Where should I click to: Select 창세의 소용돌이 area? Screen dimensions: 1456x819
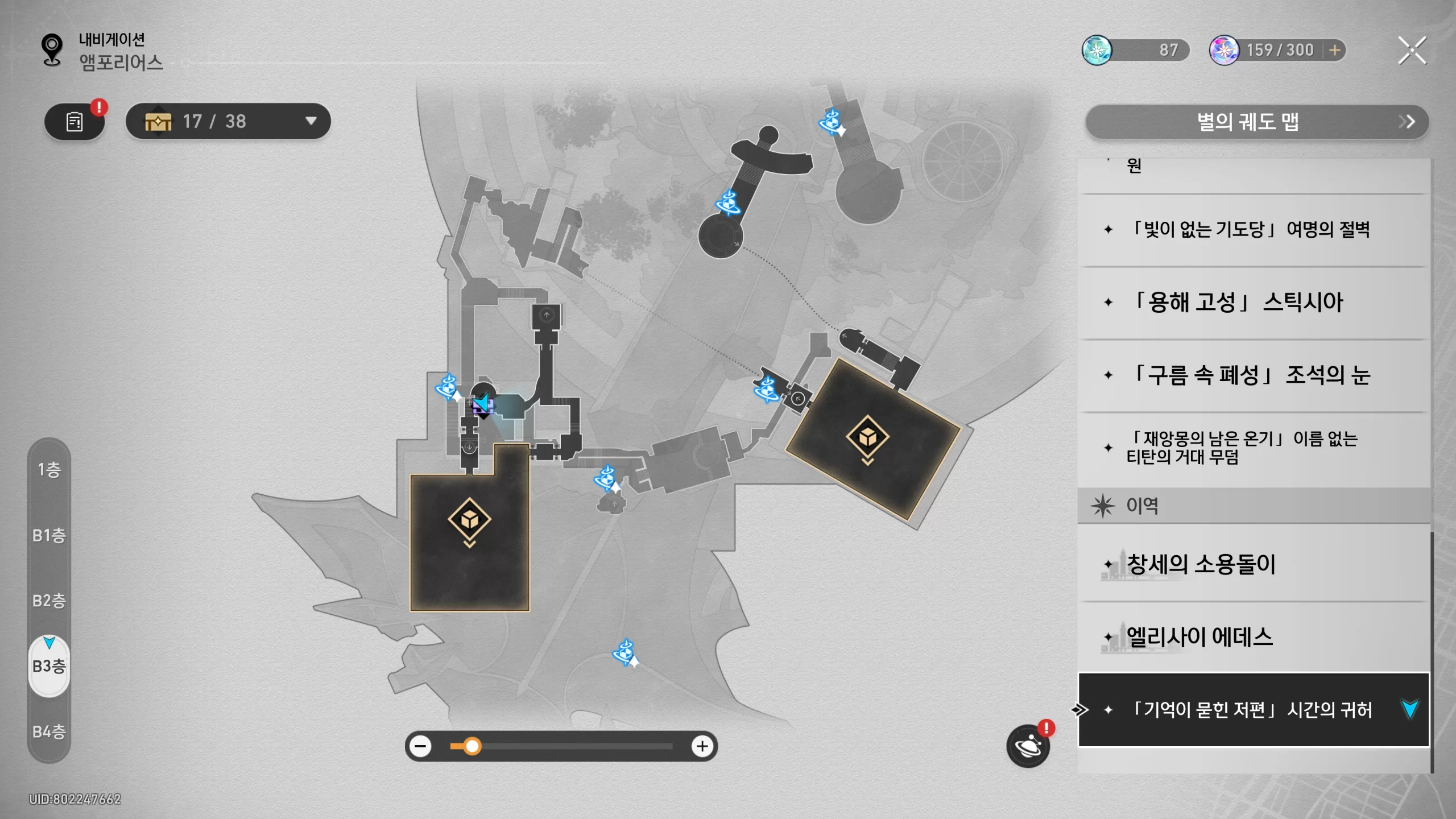1251,564
